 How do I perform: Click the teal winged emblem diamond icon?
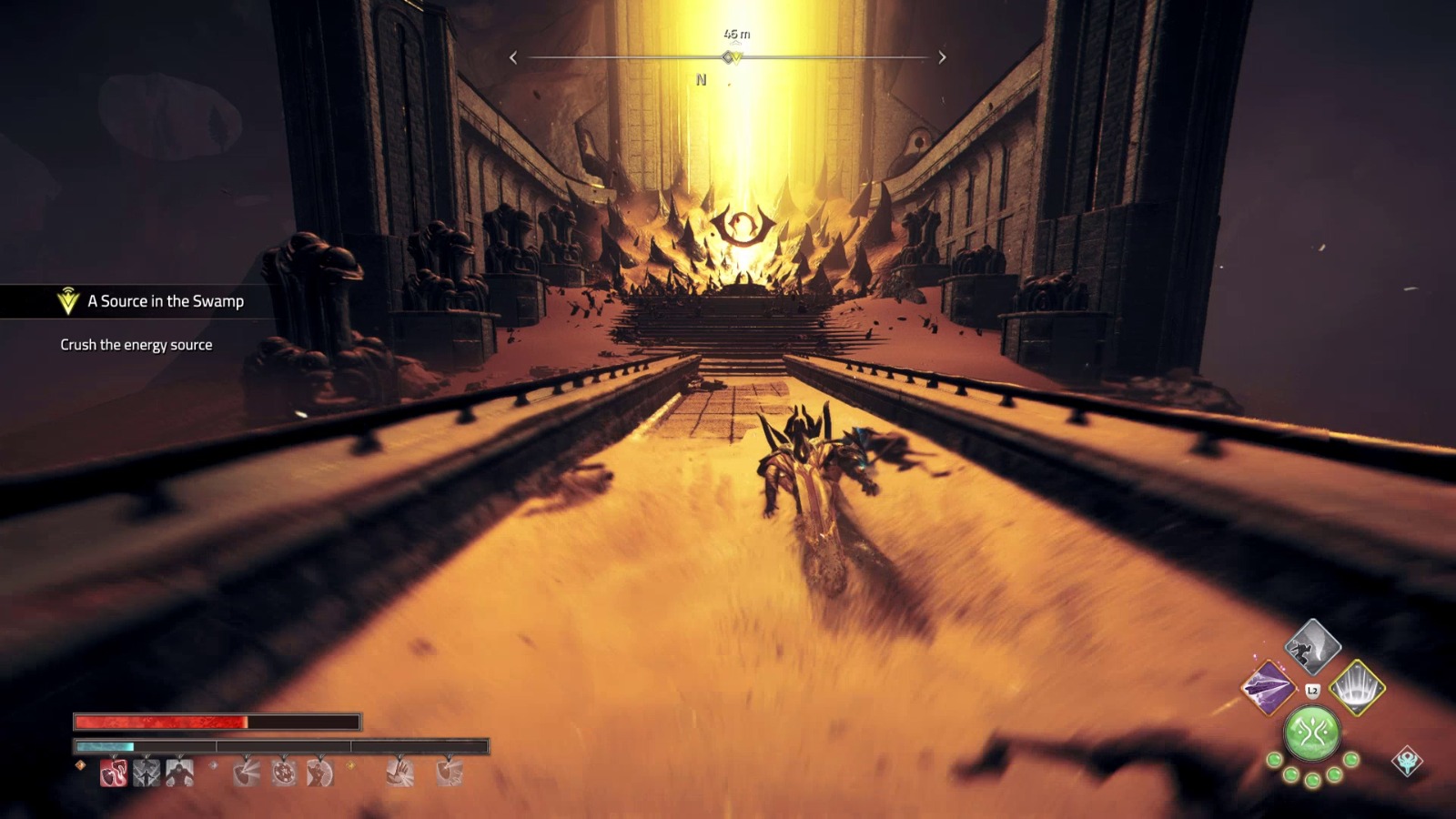(1407, 761)
